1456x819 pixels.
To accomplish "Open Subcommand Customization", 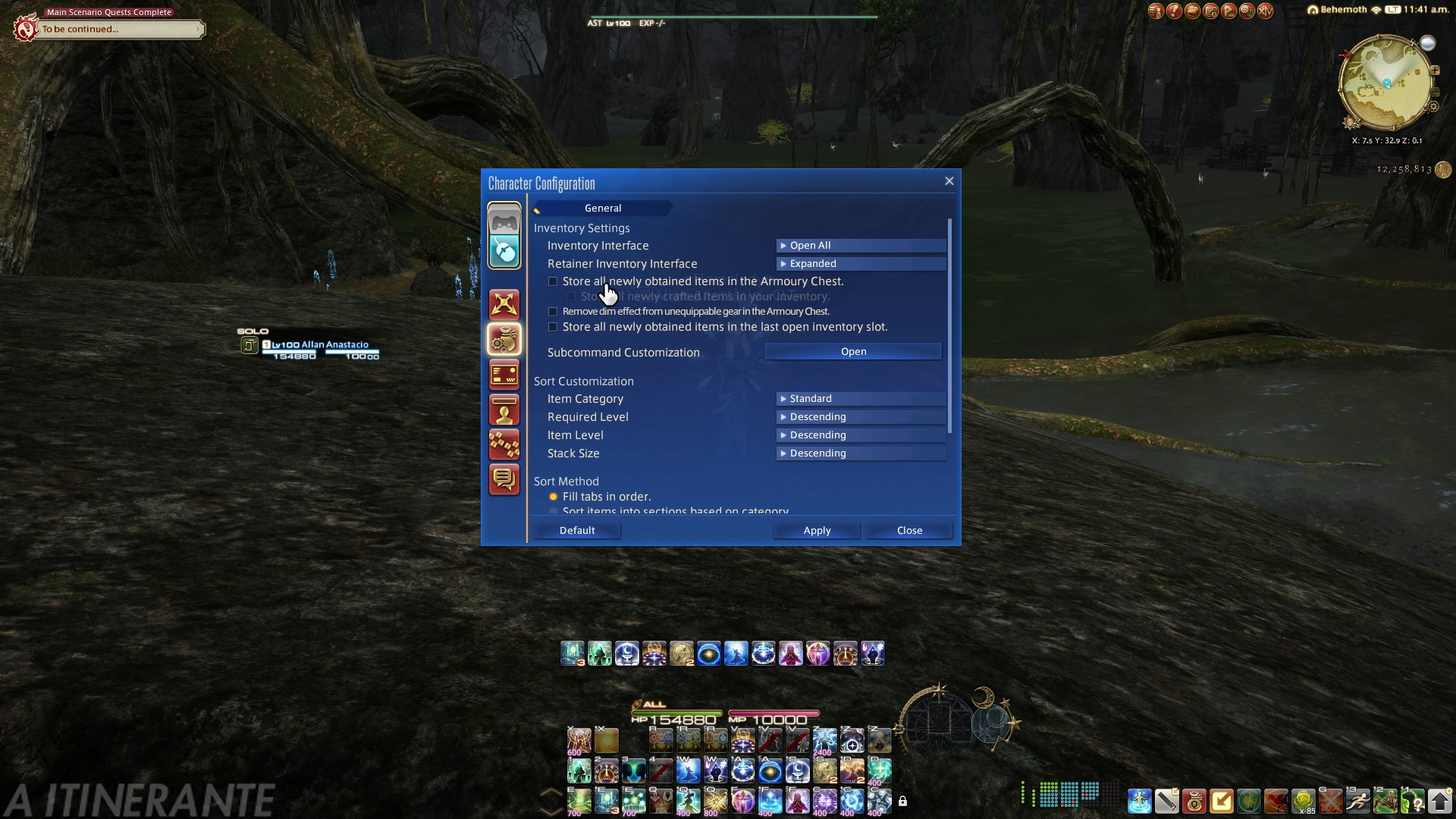I will tap(853, 352).
